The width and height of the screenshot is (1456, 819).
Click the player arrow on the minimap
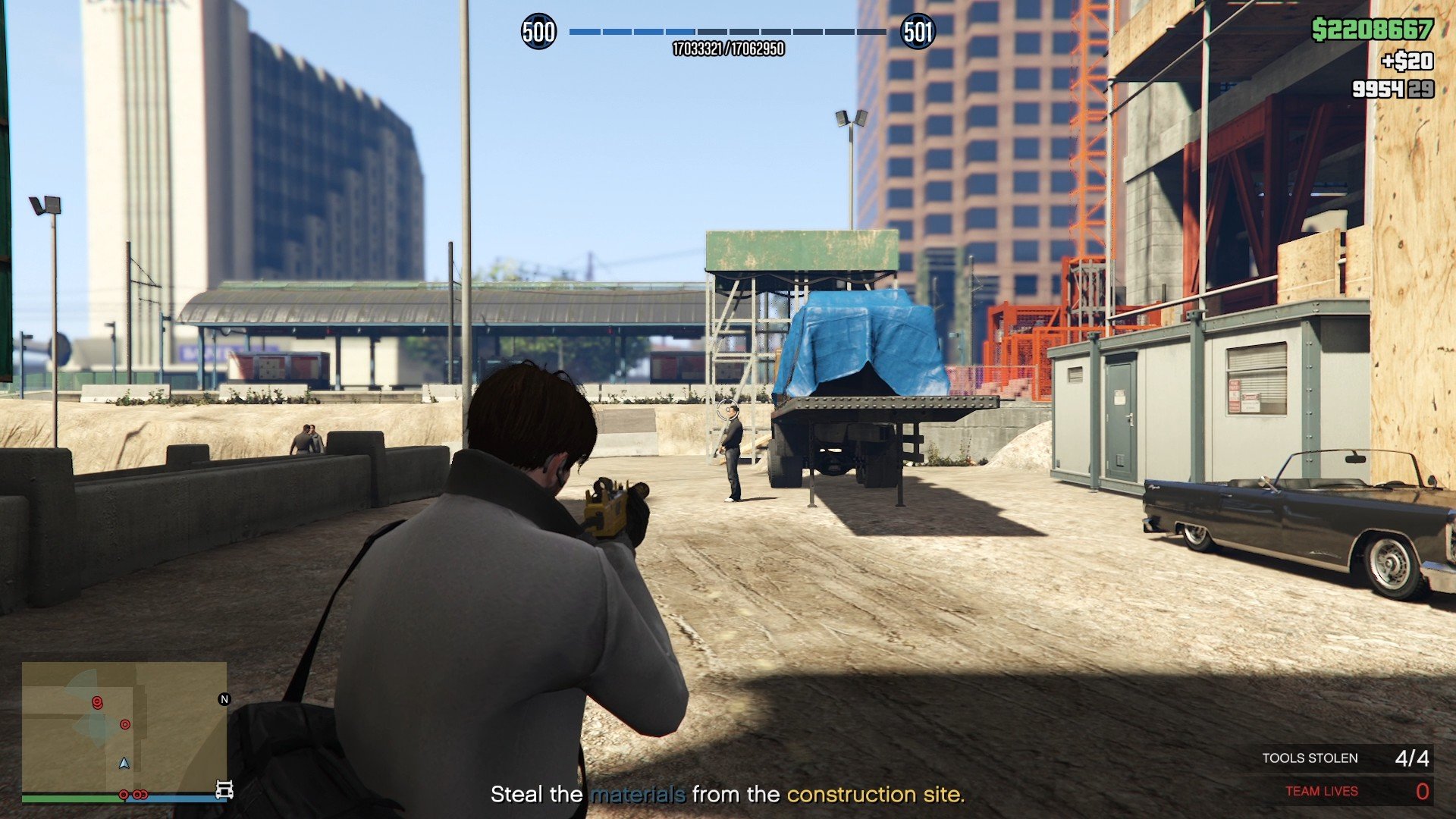point(124,763)
